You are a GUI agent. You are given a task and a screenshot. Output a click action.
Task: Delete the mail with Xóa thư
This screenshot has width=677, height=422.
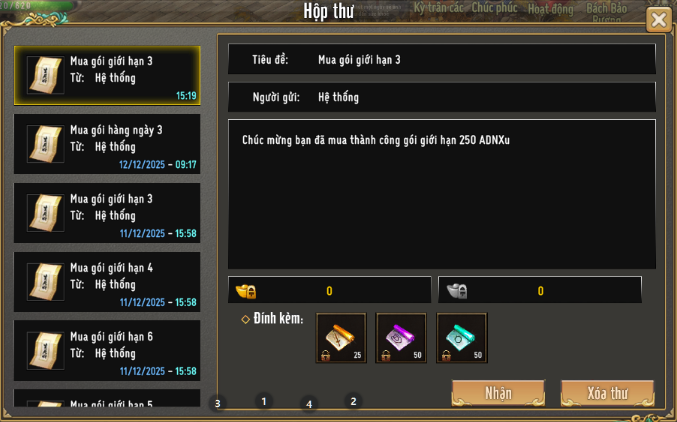pos(607,392)
